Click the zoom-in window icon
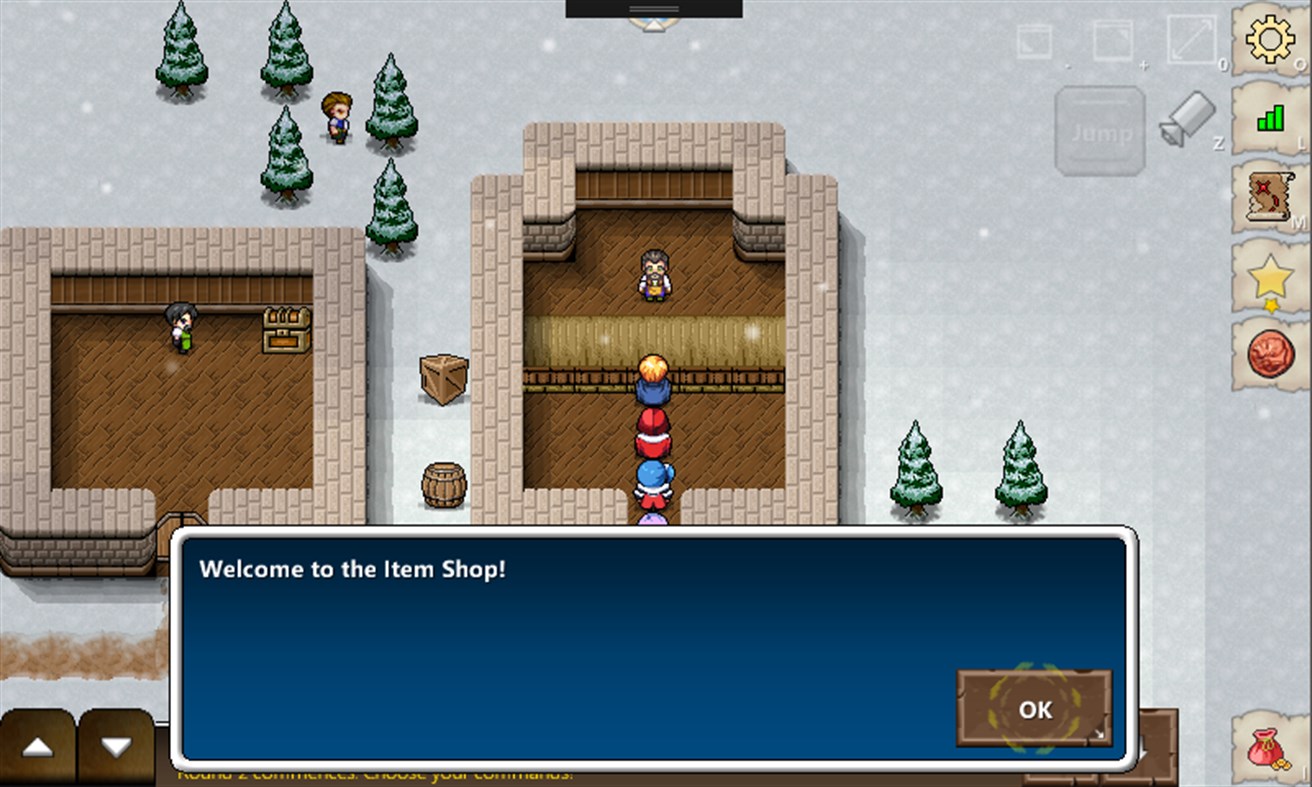 [1112, 41]
